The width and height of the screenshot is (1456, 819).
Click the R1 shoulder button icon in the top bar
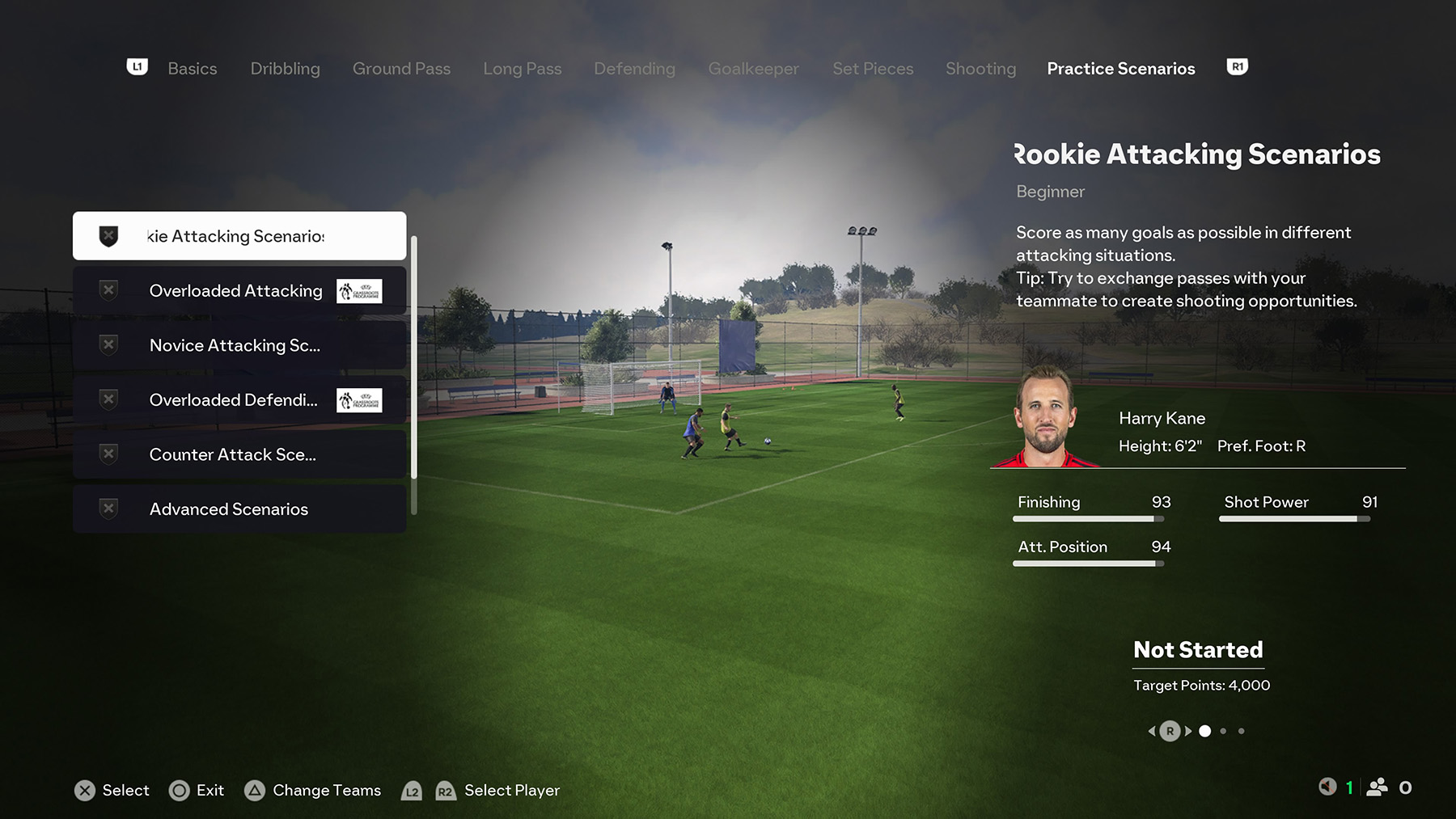tap(1237, 67)
